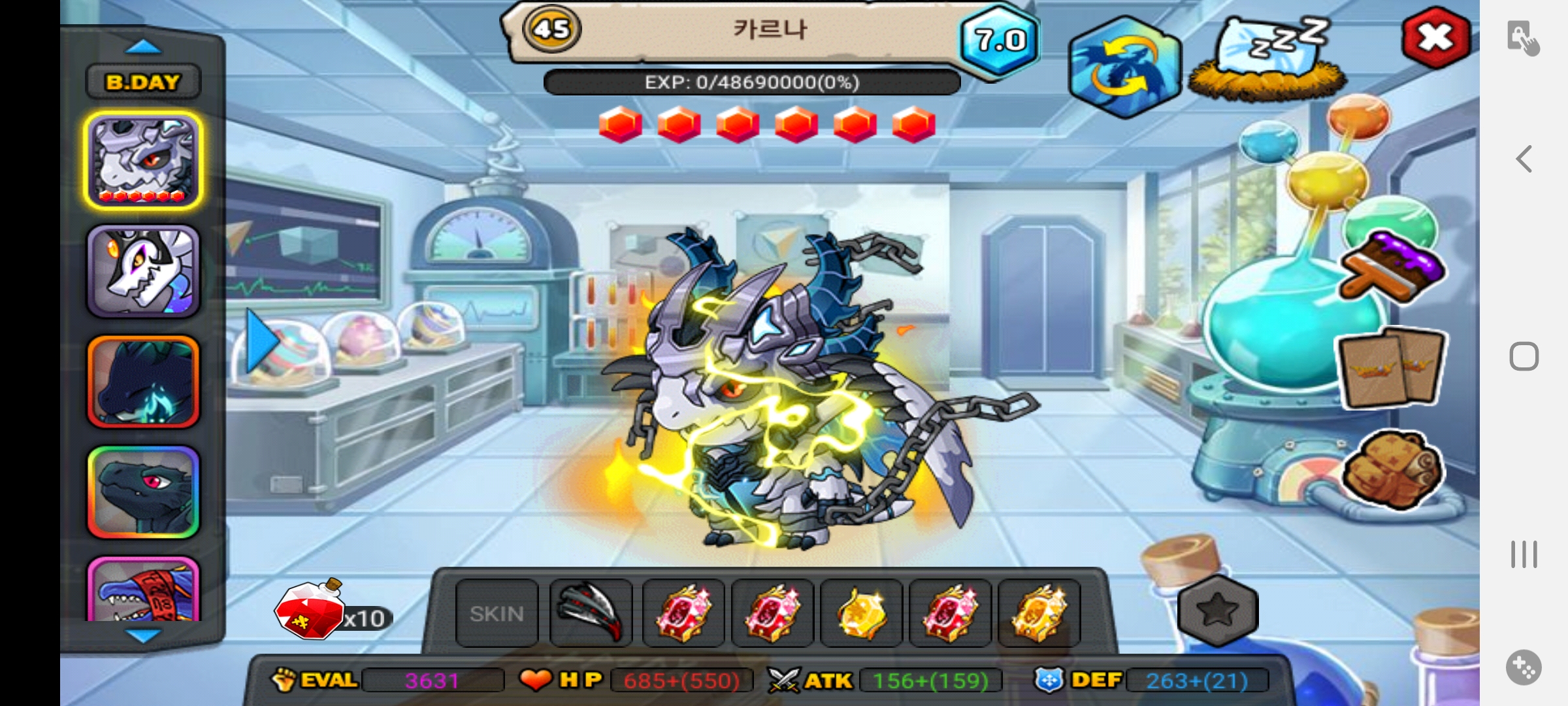Put dragon to sleep in the nest

[x=1267, y=62]
